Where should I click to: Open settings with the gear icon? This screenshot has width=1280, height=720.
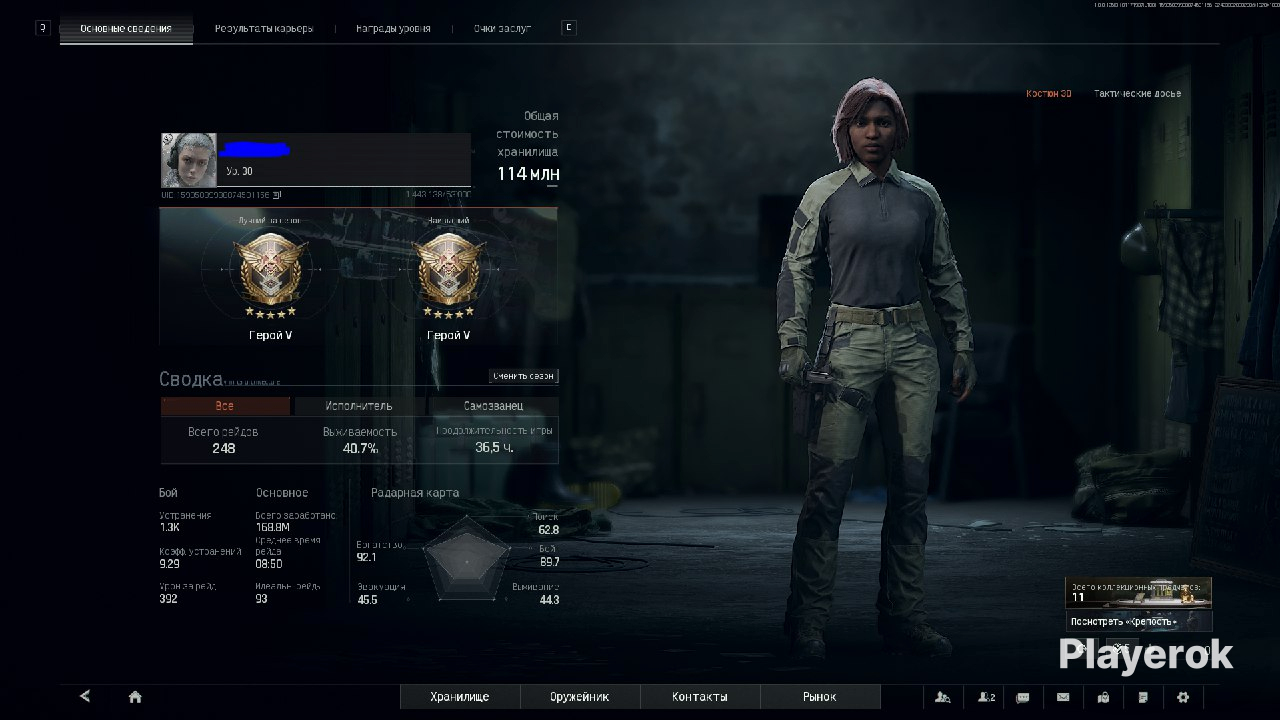(1183, 697)
